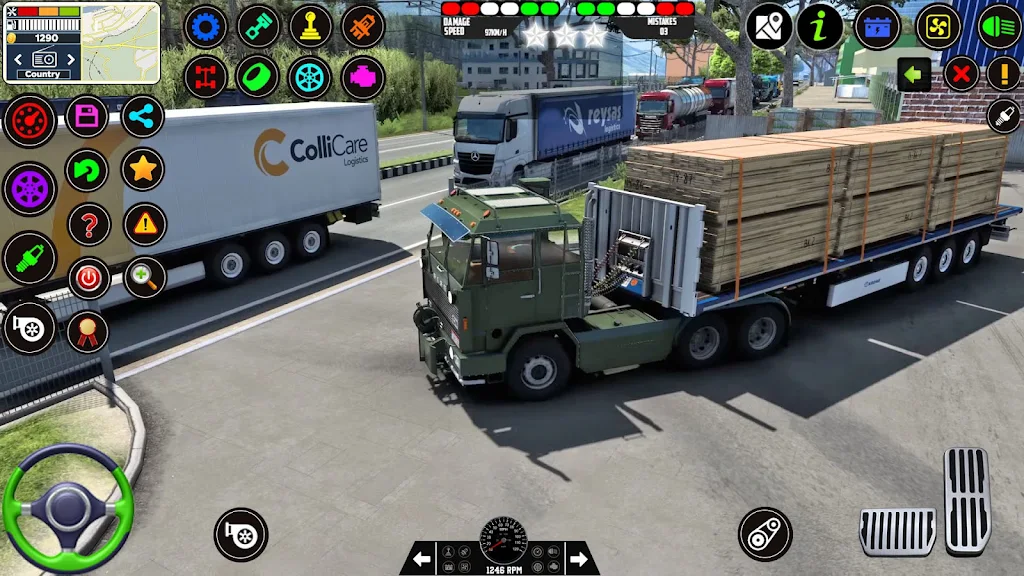Turn on the yellow exclamation hazard button
Viewport: 1024px width, 576px height.
[x=1003, y=74]
